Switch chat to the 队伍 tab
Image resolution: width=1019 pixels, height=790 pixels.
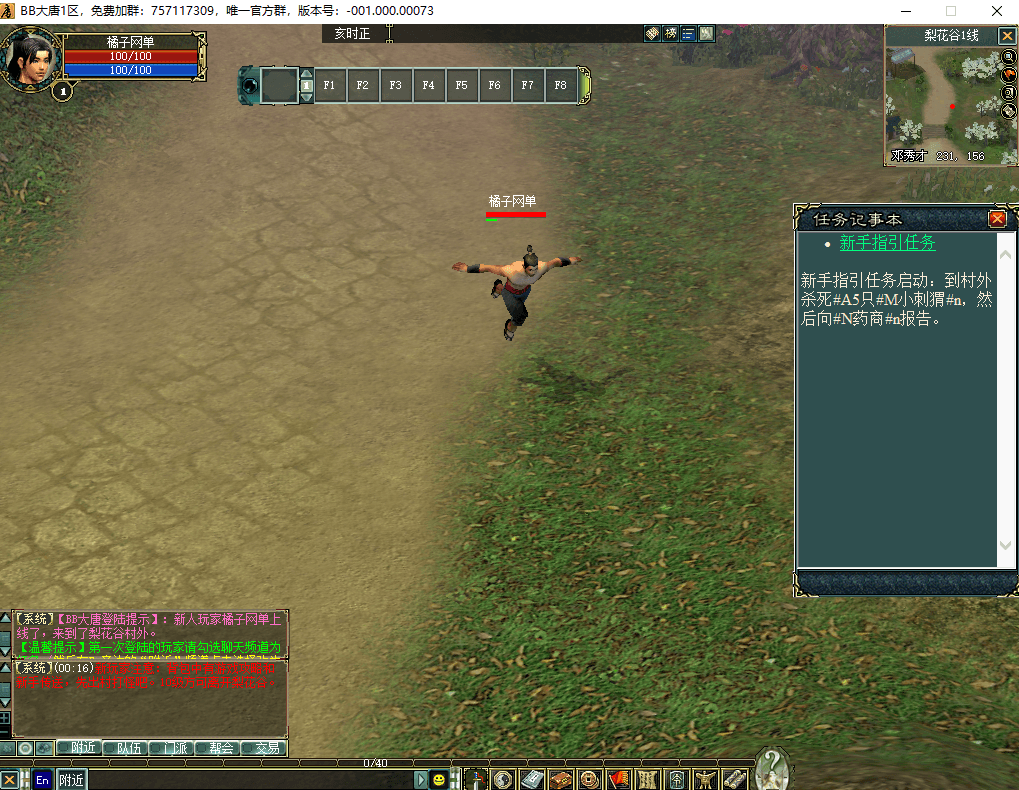coord(129,747)
